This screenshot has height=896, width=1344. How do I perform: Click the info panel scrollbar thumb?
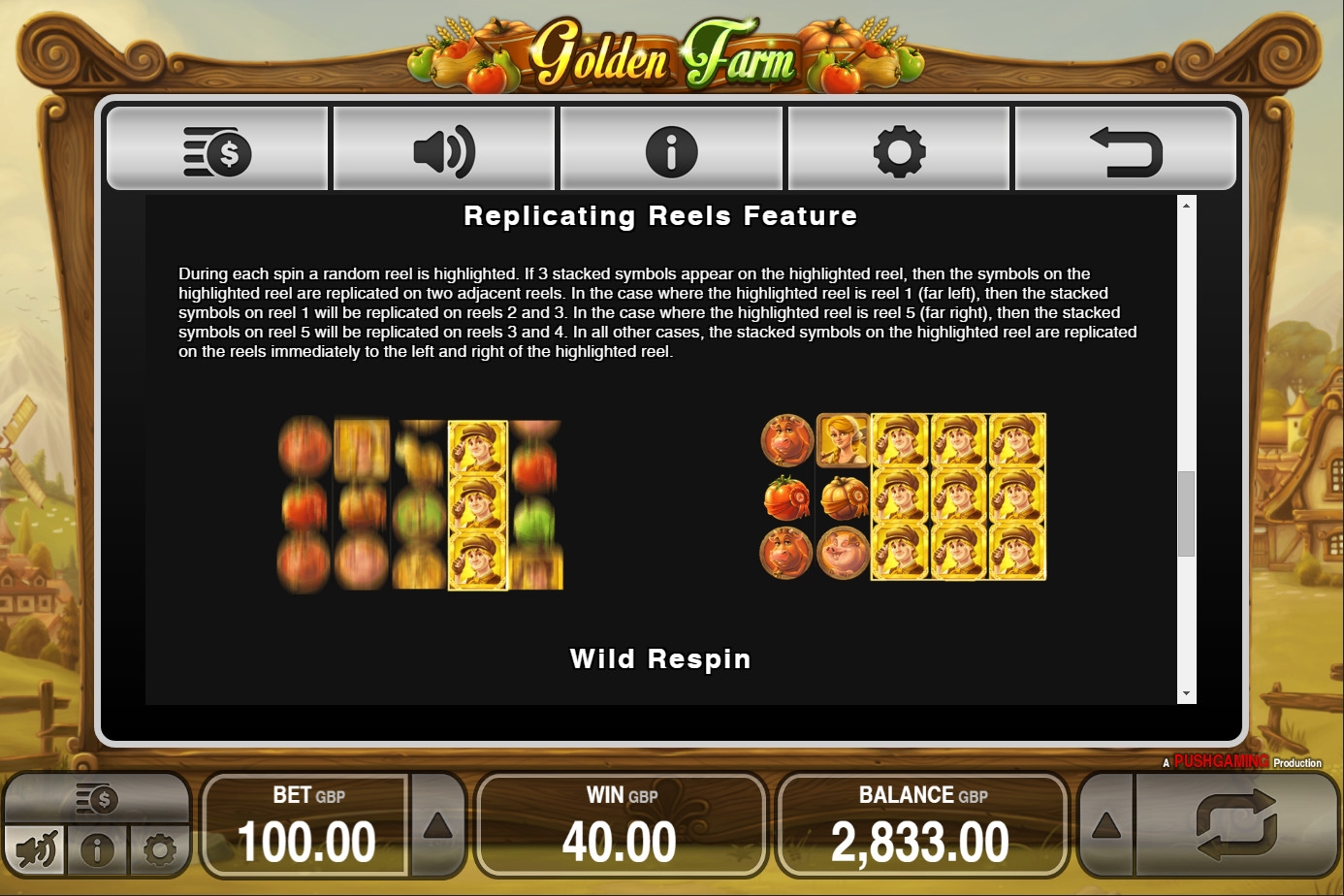(x=1186, y=514)
